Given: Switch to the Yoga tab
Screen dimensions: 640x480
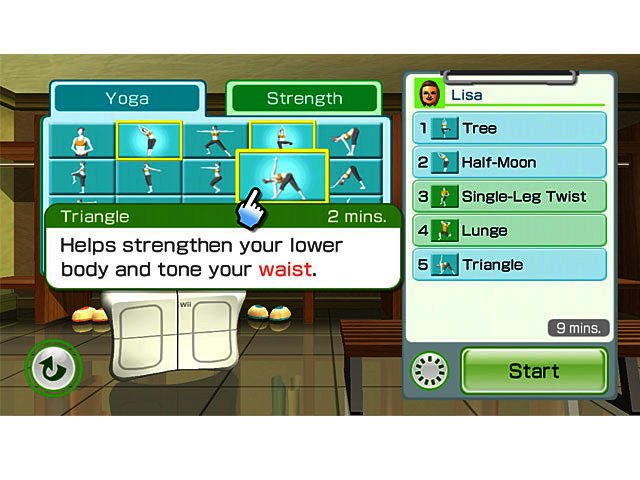Looking at the screenshot, I should (x=127, y=98).
